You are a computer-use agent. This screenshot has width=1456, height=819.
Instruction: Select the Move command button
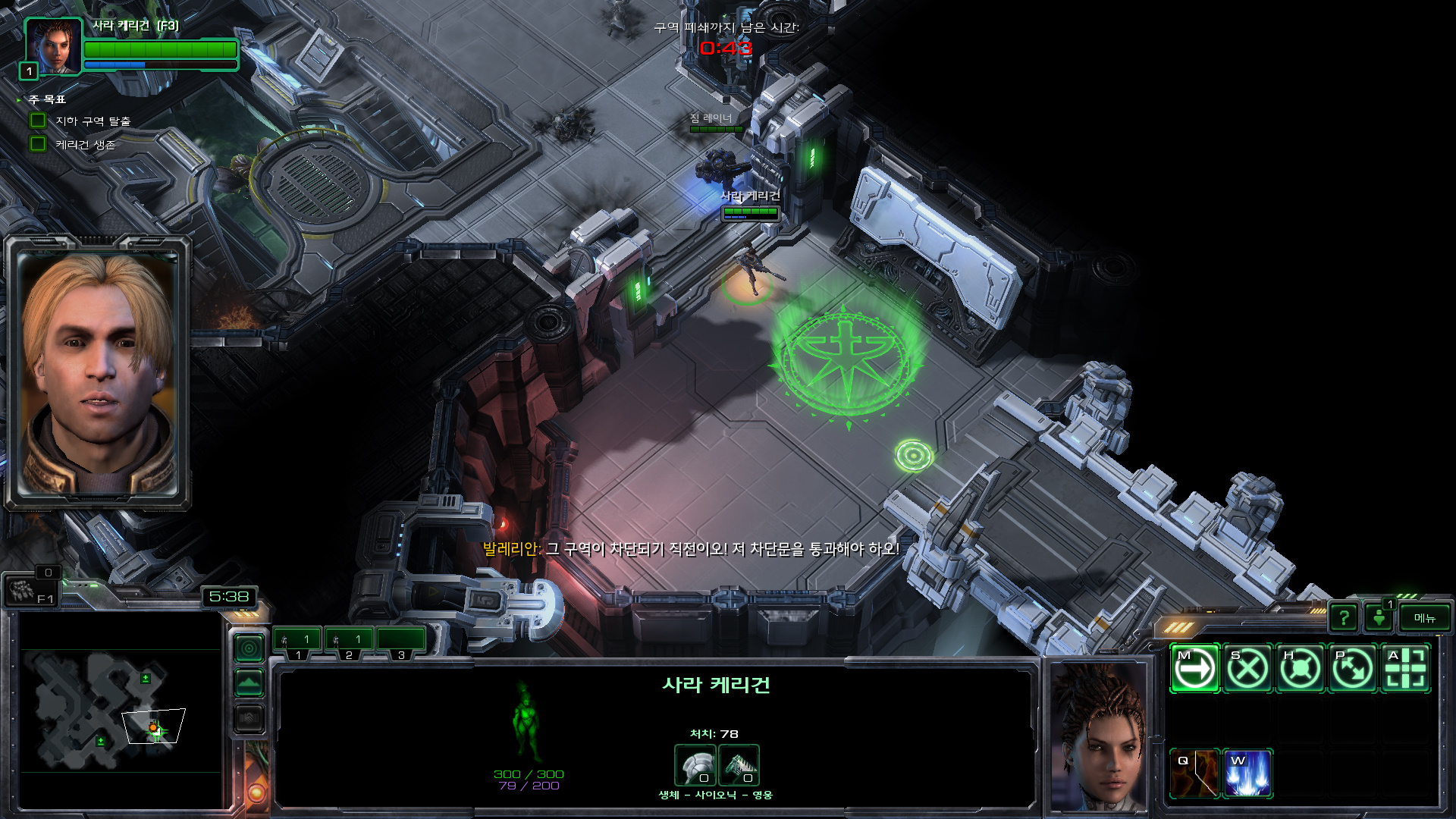point(1194,669)
